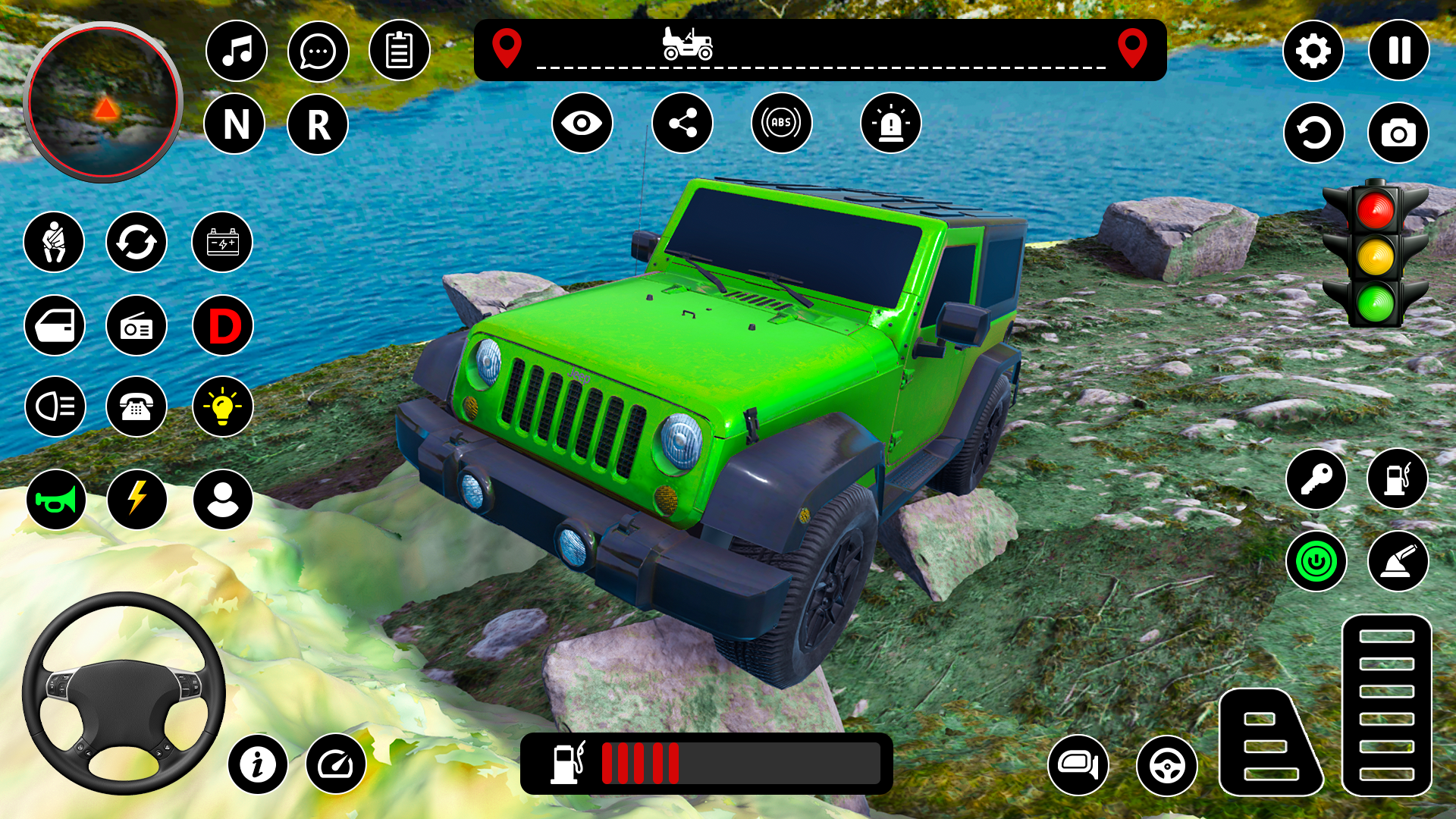
Task: Take a screenshot with camera button
Action: point(1398,133)
